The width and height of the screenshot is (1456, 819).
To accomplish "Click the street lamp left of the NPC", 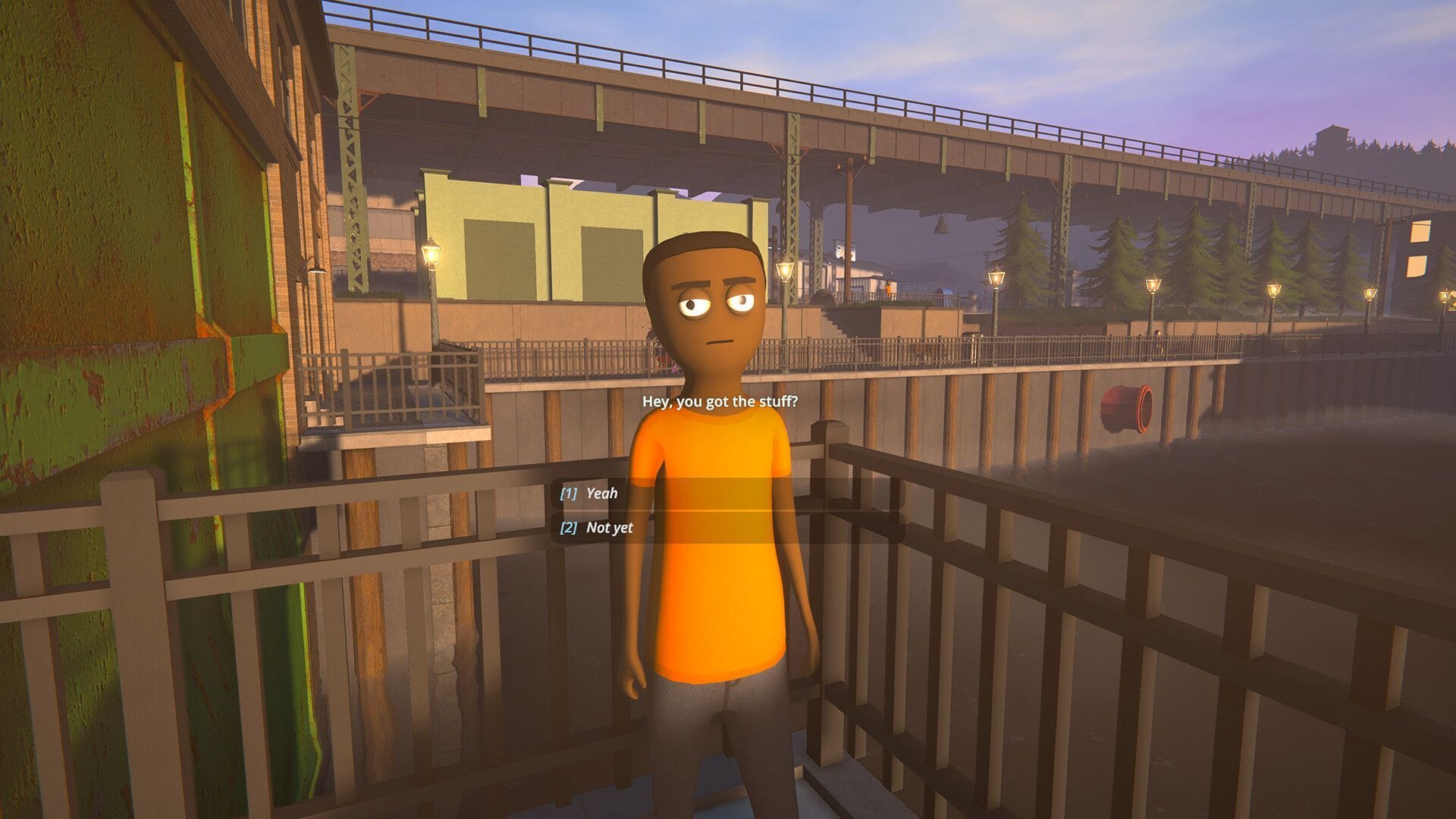I will [x=432, y=250].
